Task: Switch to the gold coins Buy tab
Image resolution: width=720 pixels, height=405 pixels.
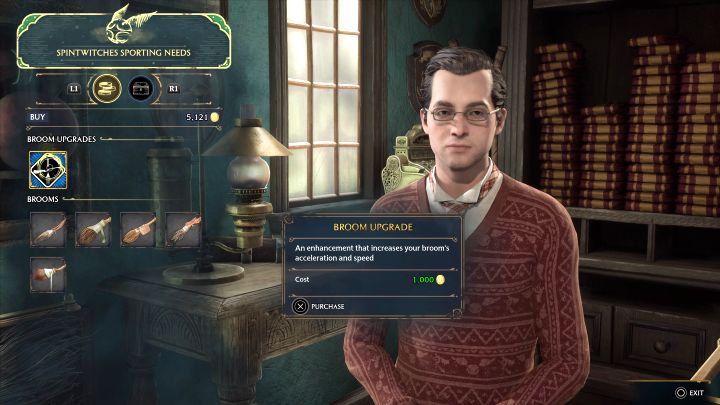Action: [106, 89]
